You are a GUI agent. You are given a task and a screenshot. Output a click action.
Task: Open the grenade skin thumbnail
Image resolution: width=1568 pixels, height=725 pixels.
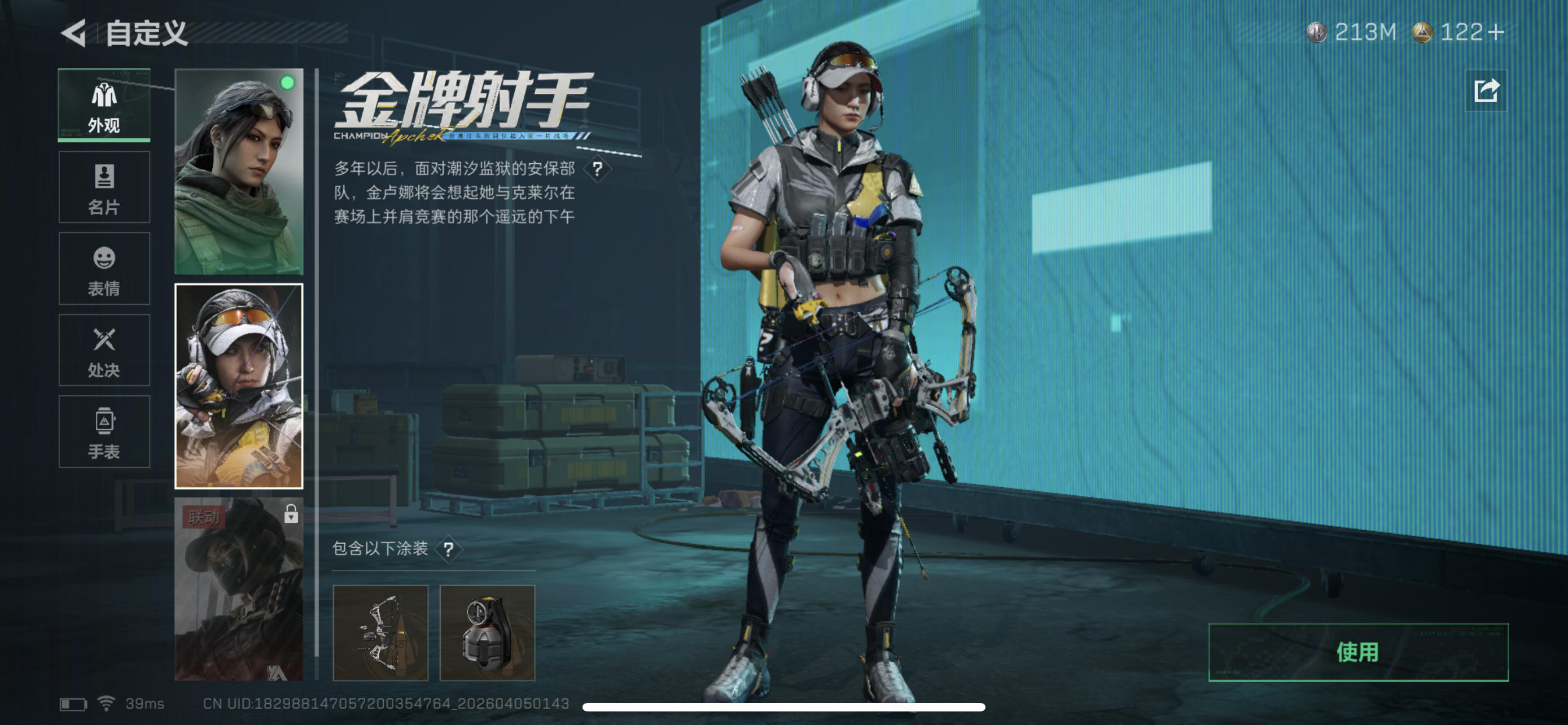tap(488, 633)
